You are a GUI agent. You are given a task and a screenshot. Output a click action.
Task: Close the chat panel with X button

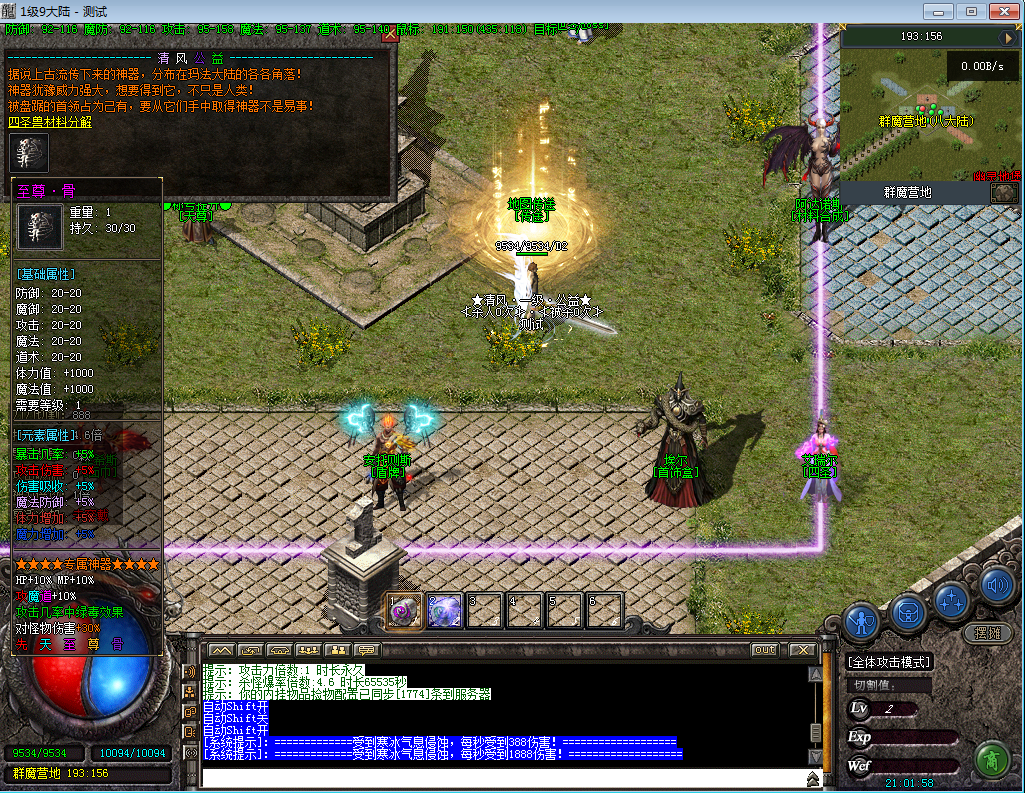point(801,650)
